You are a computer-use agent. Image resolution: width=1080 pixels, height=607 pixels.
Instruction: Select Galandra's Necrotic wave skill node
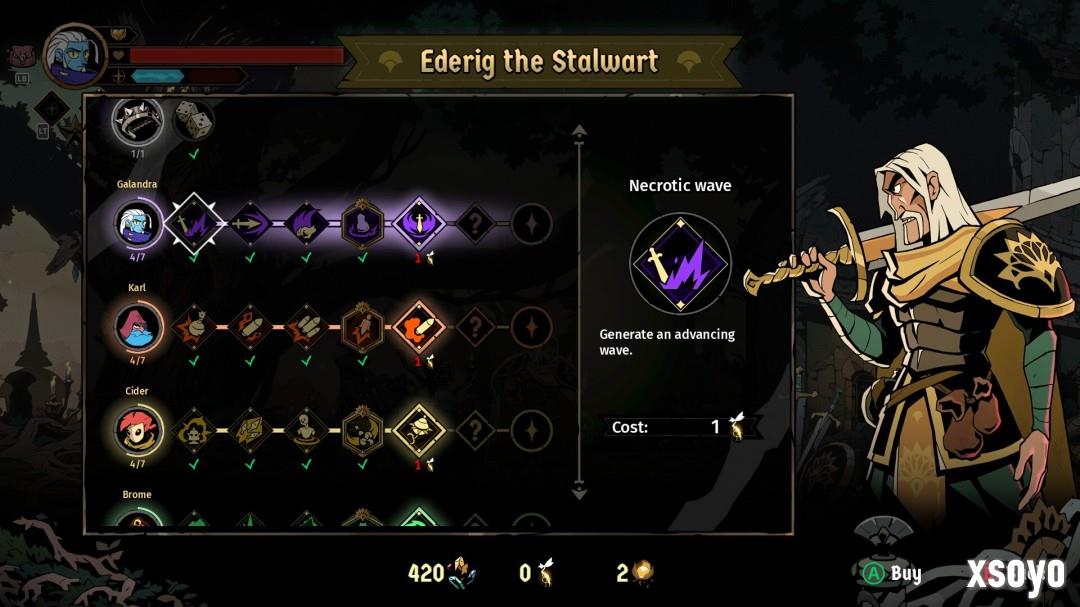[192, 222]
